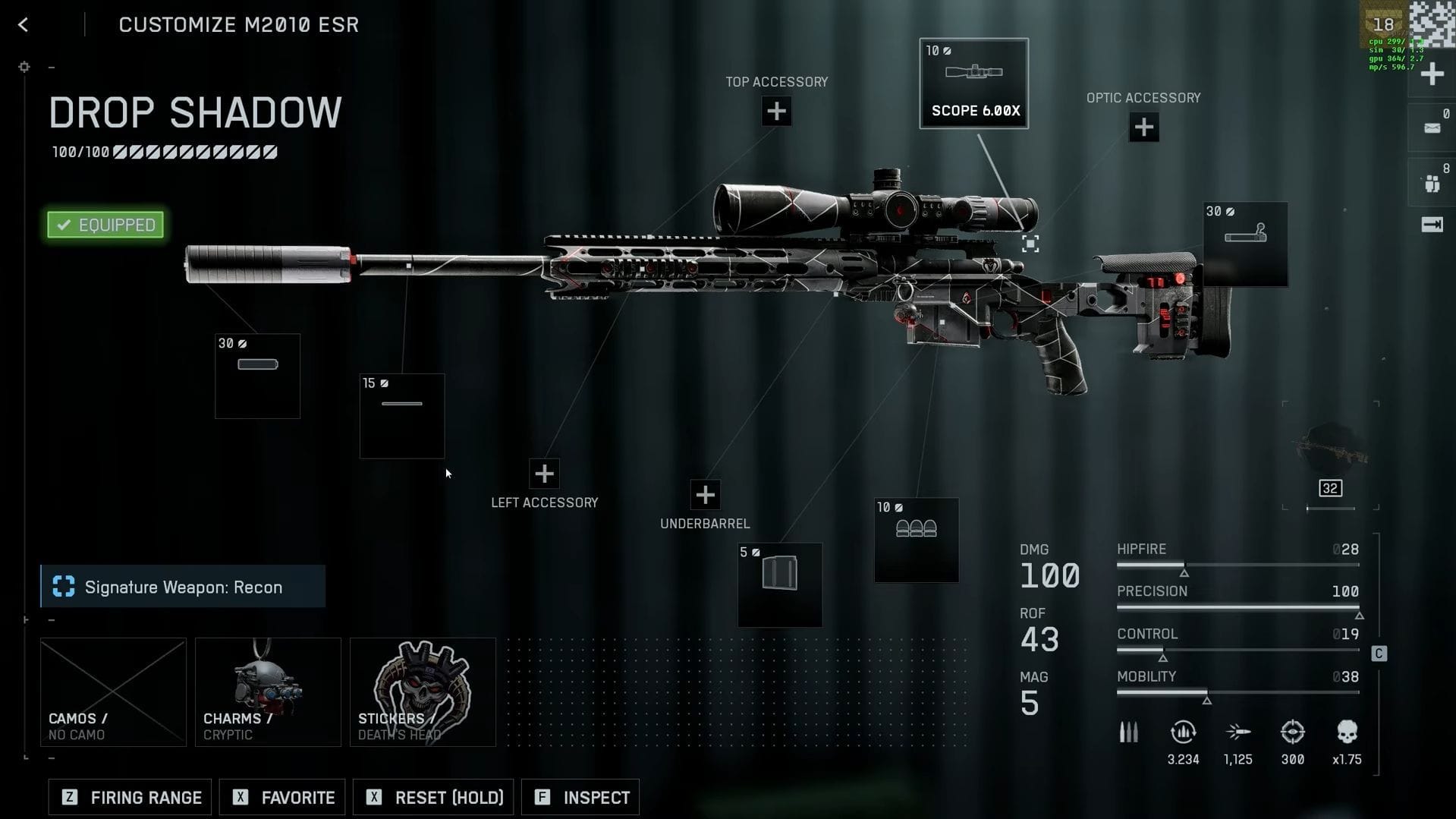Go back using the top-left arrow

click(x=24, y=25)
